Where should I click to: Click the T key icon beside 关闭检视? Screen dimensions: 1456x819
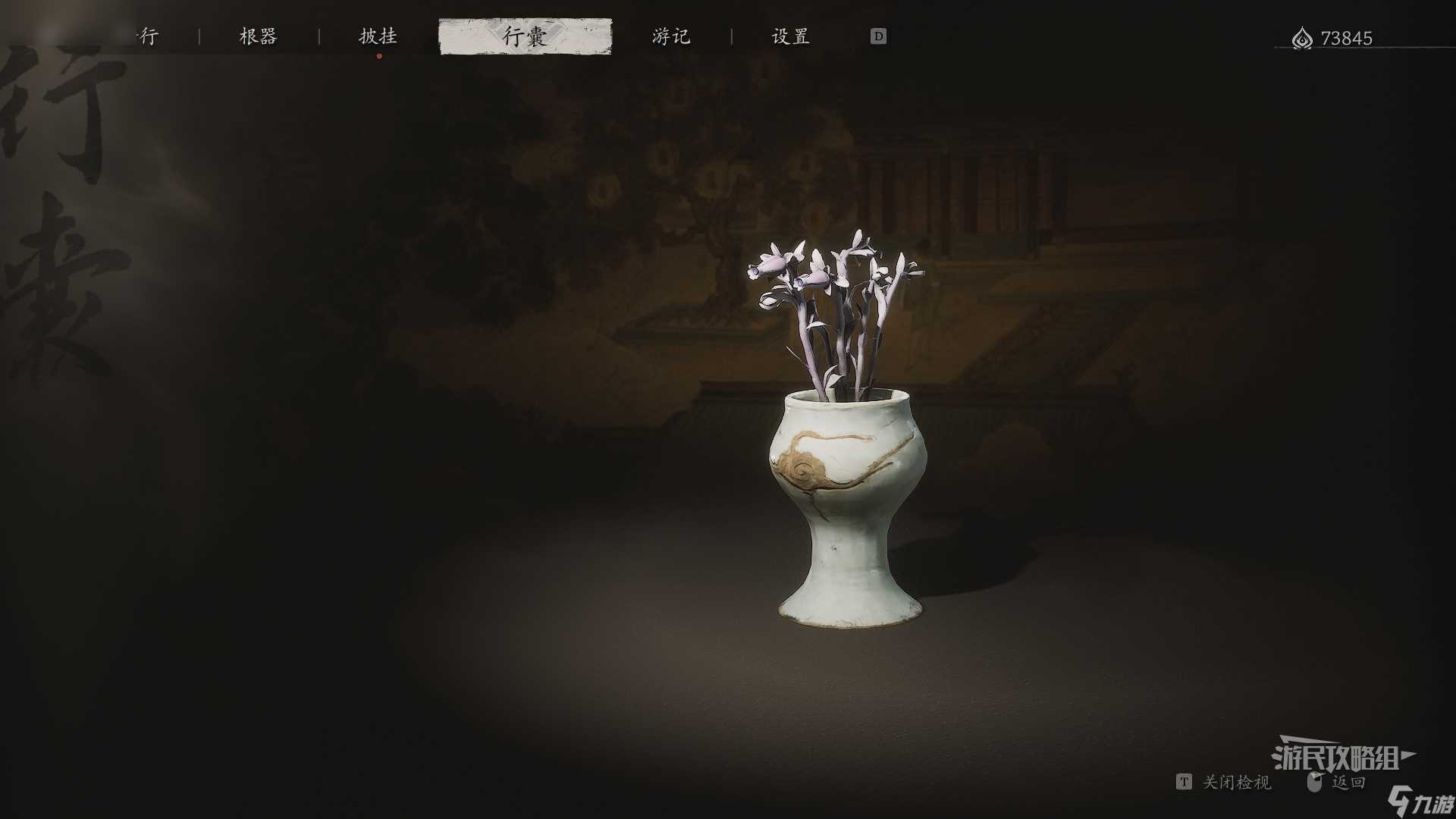click(x=1185, y=782)
